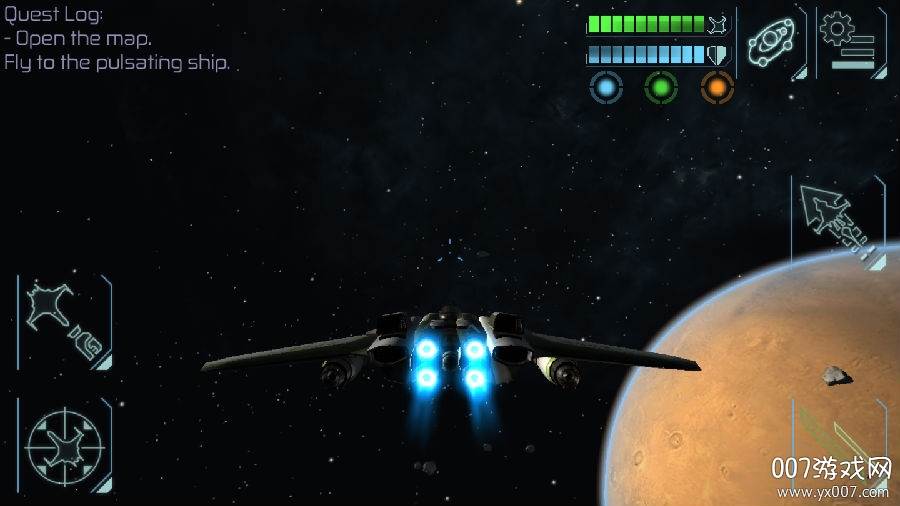Activate the blue circular power indicator
Screen dimensions: 900x506
605,88
